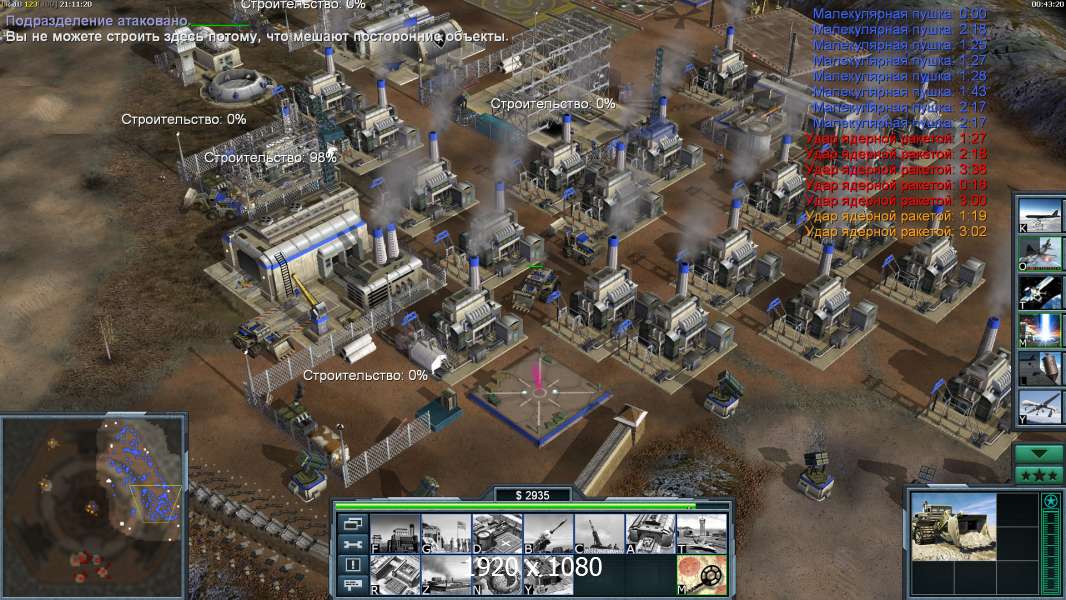The image size is (1066, 600).
Task: Activate the bomber plane general power (K)
Action: click(x=1040, y=215)
